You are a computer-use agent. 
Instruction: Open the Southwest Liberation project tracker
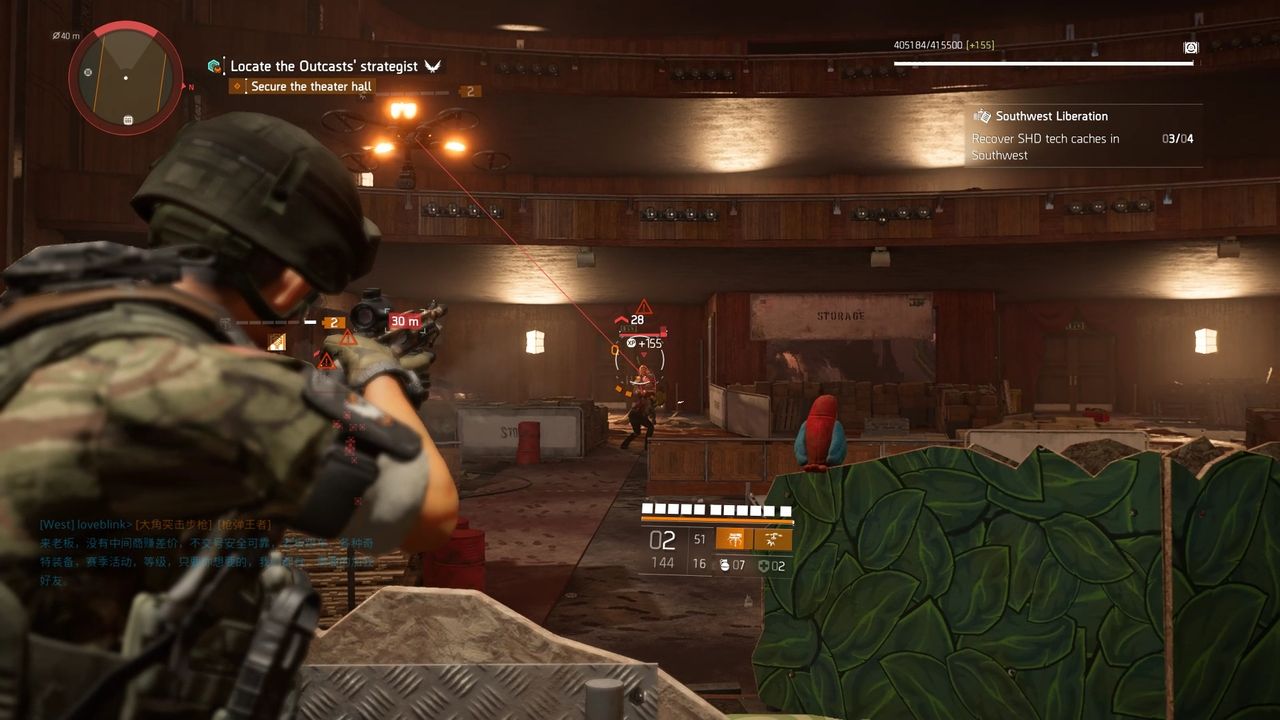pyautogui.click(x=1051, y=116)
